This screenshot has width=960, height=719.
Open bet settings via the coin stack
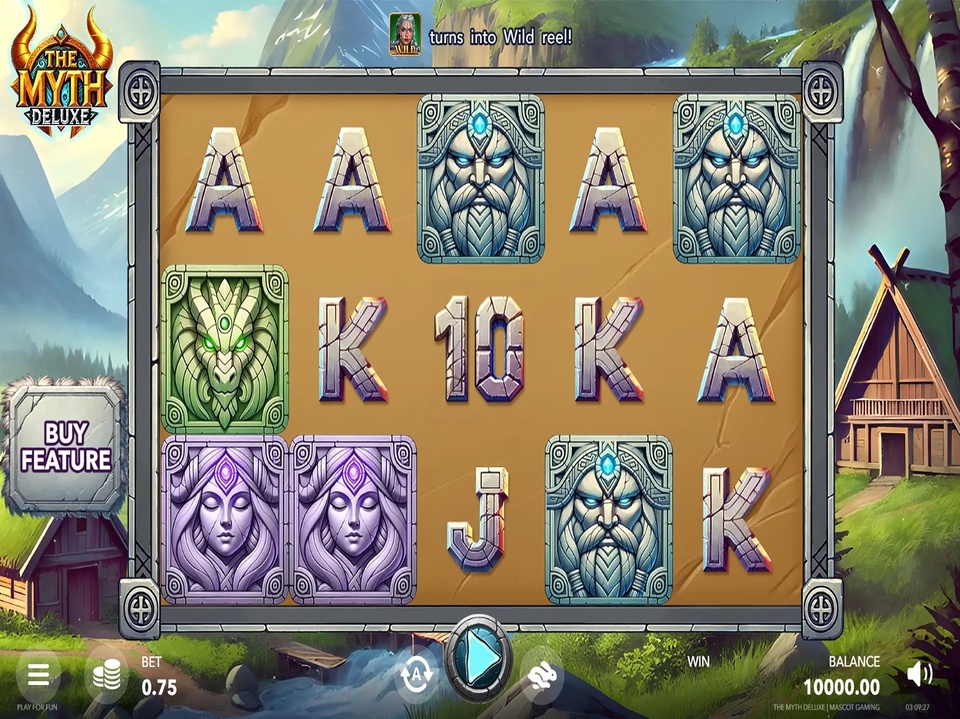coord(106,675)
